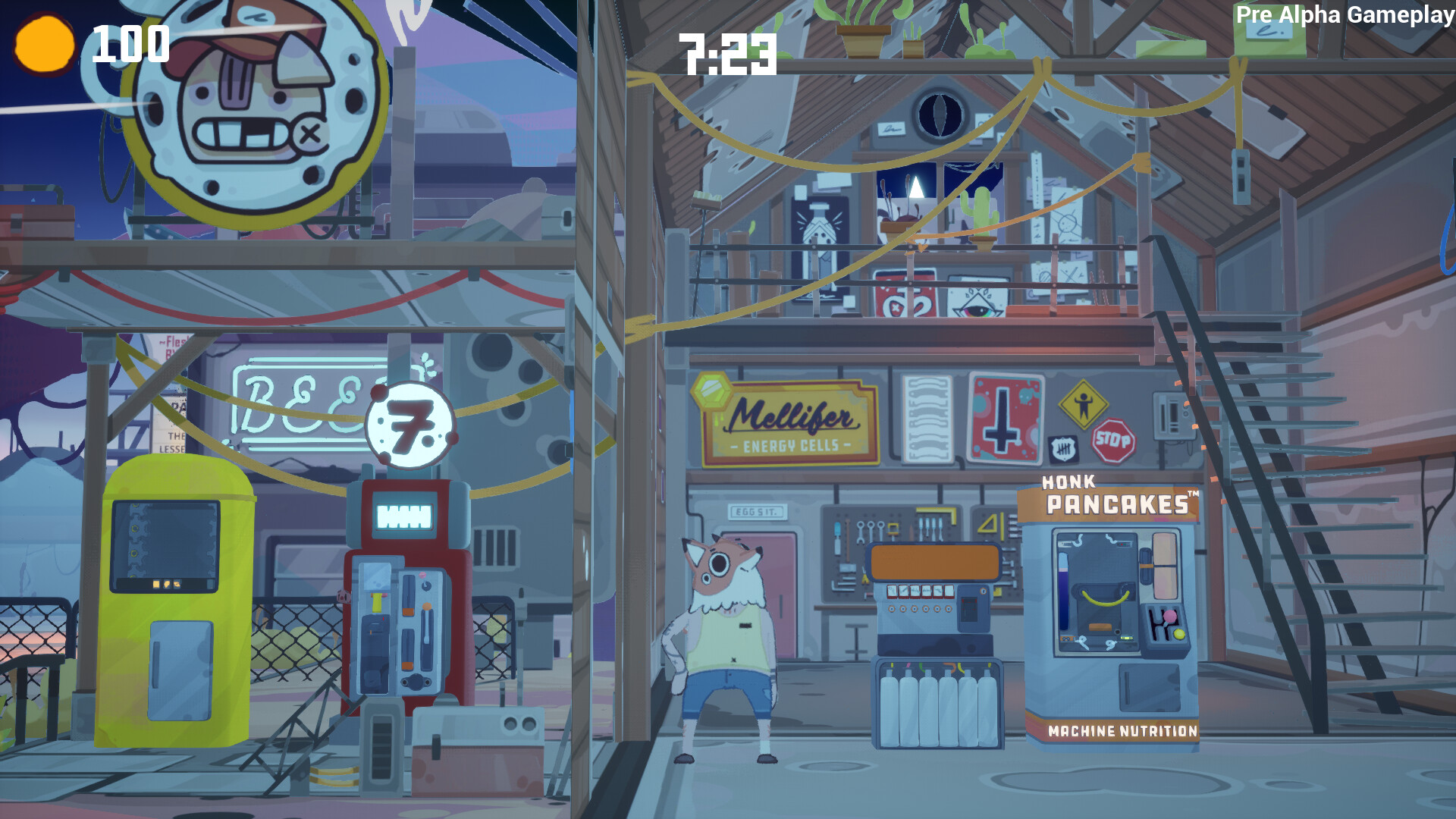Toggle the yellow knob on the Honk Pancakes machine
Viewport: 1456px width, 819px height.
1179,633
